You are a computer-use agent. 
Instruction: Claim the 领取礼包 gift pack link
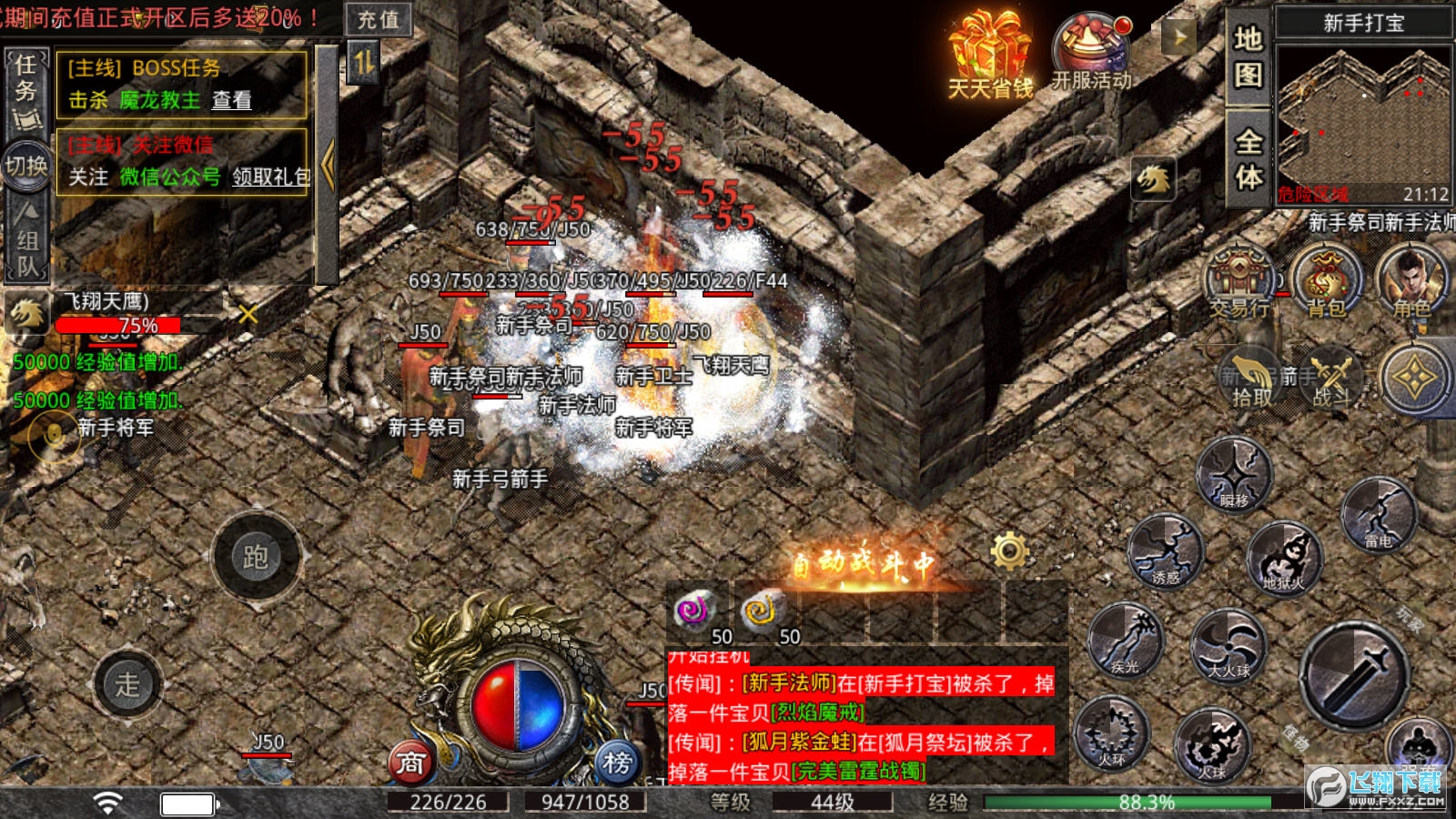pos(271,177)
